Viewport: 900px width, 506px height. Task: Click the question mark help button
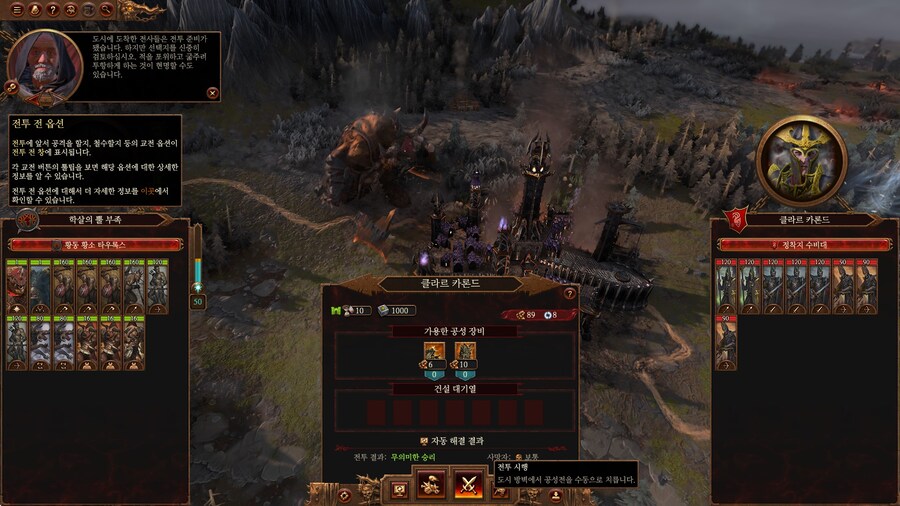(x=52, y=9)
